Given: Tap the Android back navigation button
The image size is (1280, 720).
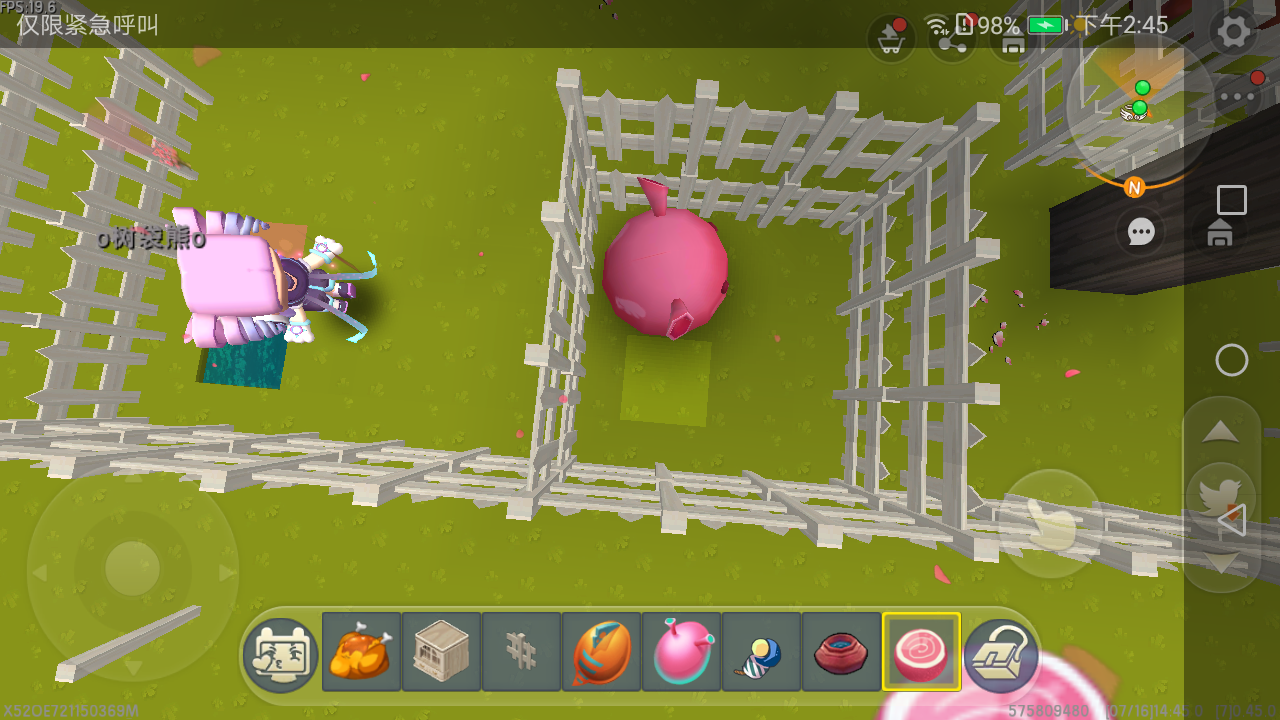Looking at the screenshot, I should [x=1232, y=520].
